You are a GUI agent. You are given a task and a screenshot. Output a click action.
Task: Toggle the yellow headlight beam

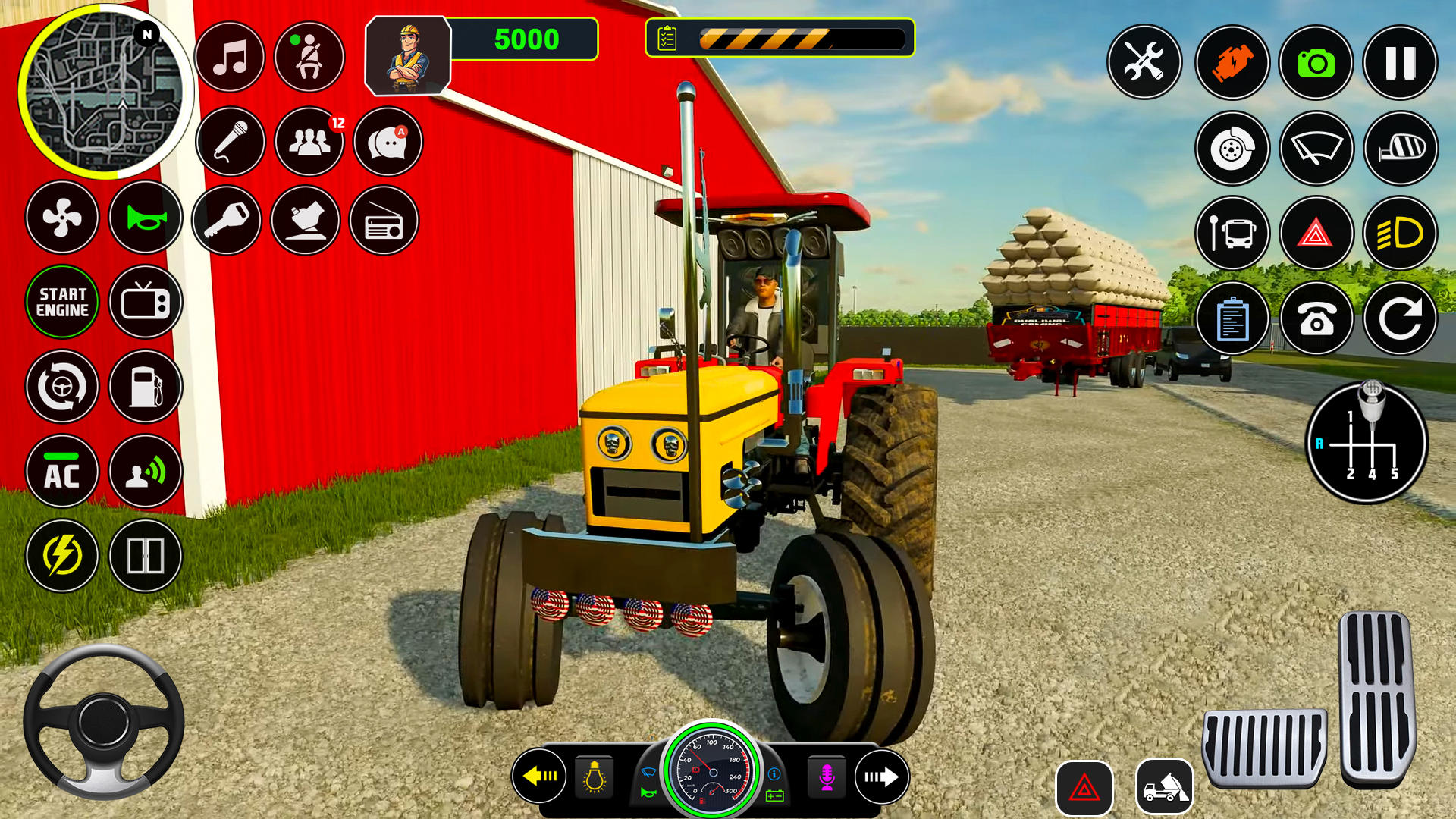[x=1400, y=234]
